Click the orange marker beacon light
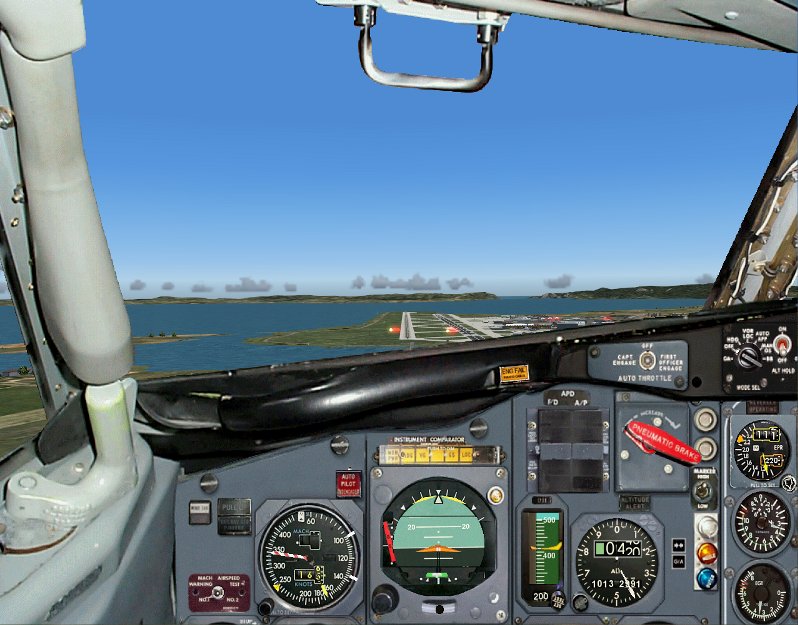Viewport: 798px width, 625px height. pyautogui.click(x=707, y=551)
